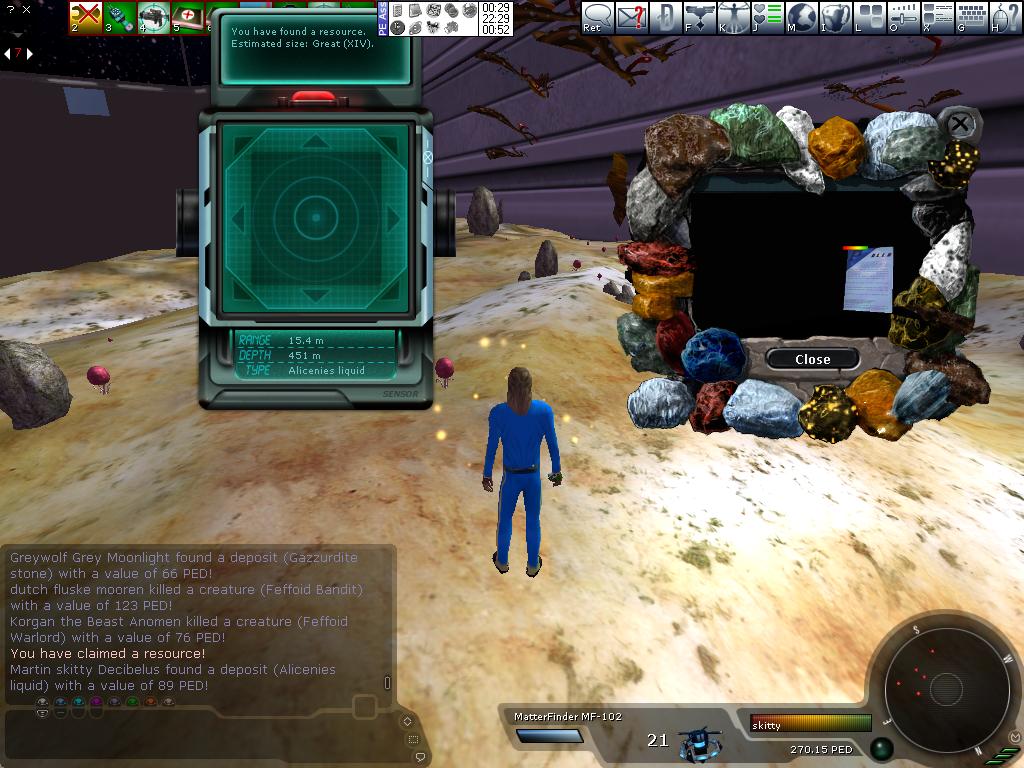Viewport: 1024px width, 768px height.
Task: Use the first aid kit in slot 5
Action: (187, 17)
